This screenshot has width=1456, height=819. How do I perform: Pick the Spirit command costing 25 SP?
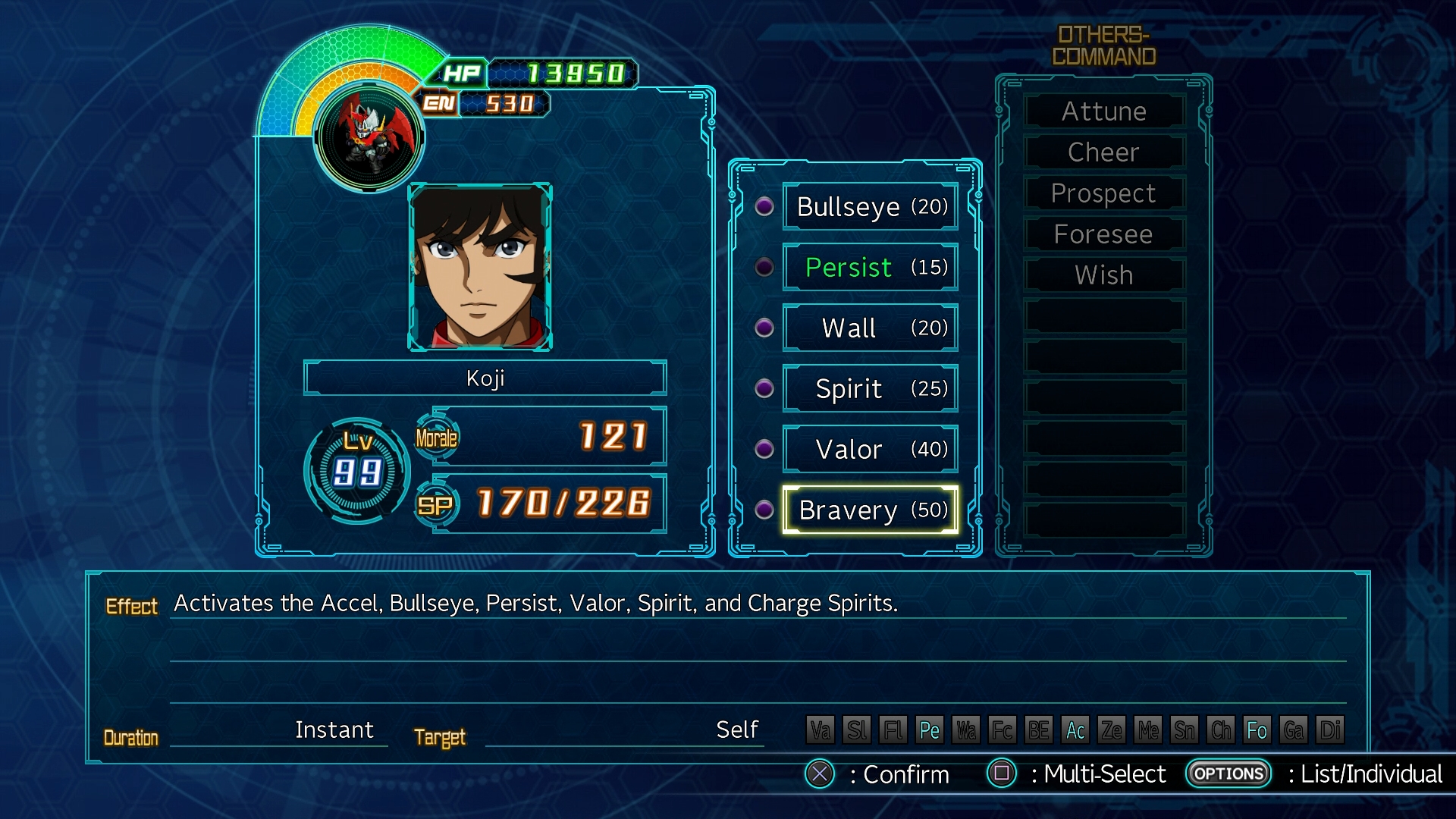point(870,388)
